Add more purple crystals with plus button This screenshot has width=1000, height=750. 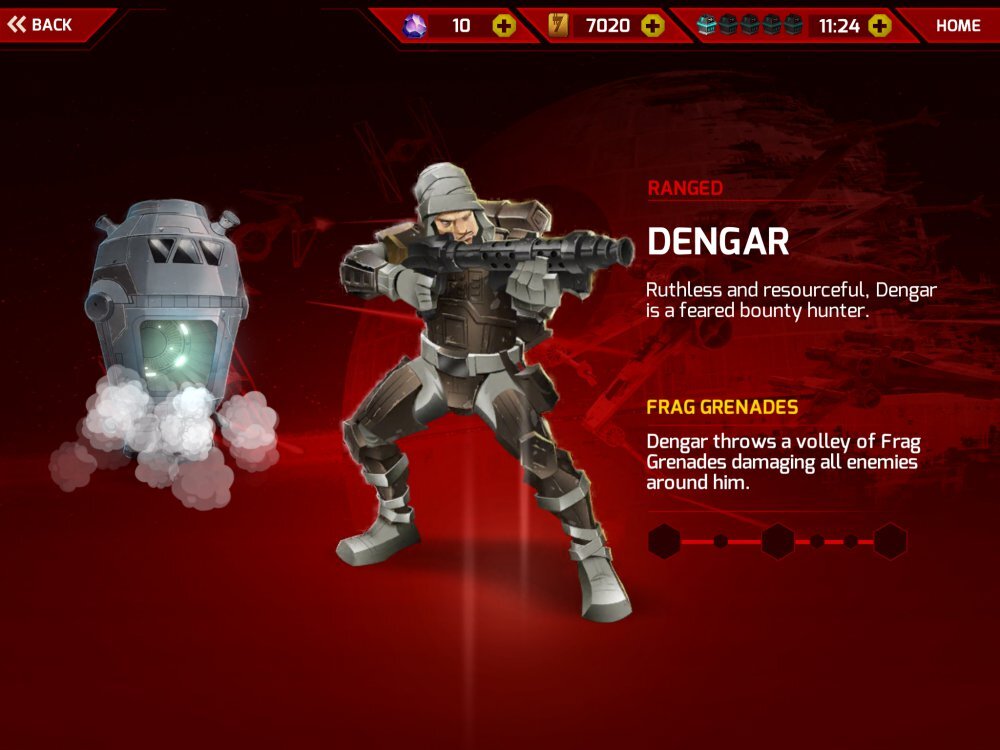[x=504, y=26]
